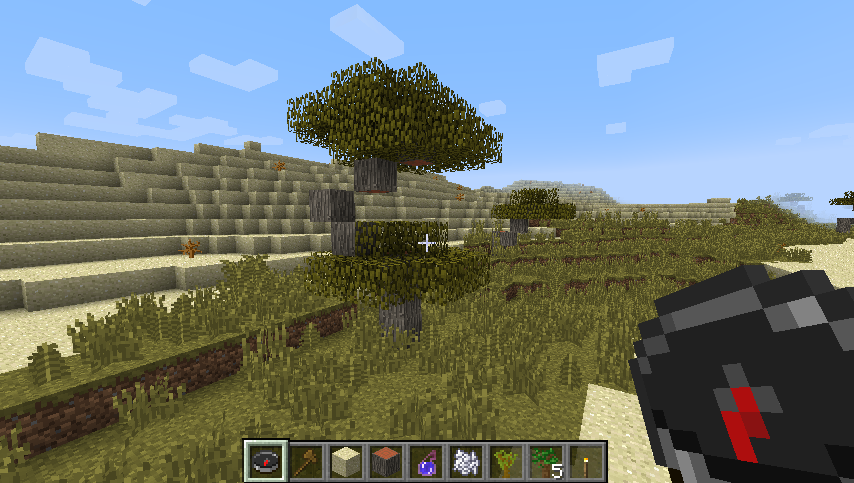The width and height of the screenshot is (854, 483).
Task: Select the sandstone block slot
Action: (x=346, y=461)
